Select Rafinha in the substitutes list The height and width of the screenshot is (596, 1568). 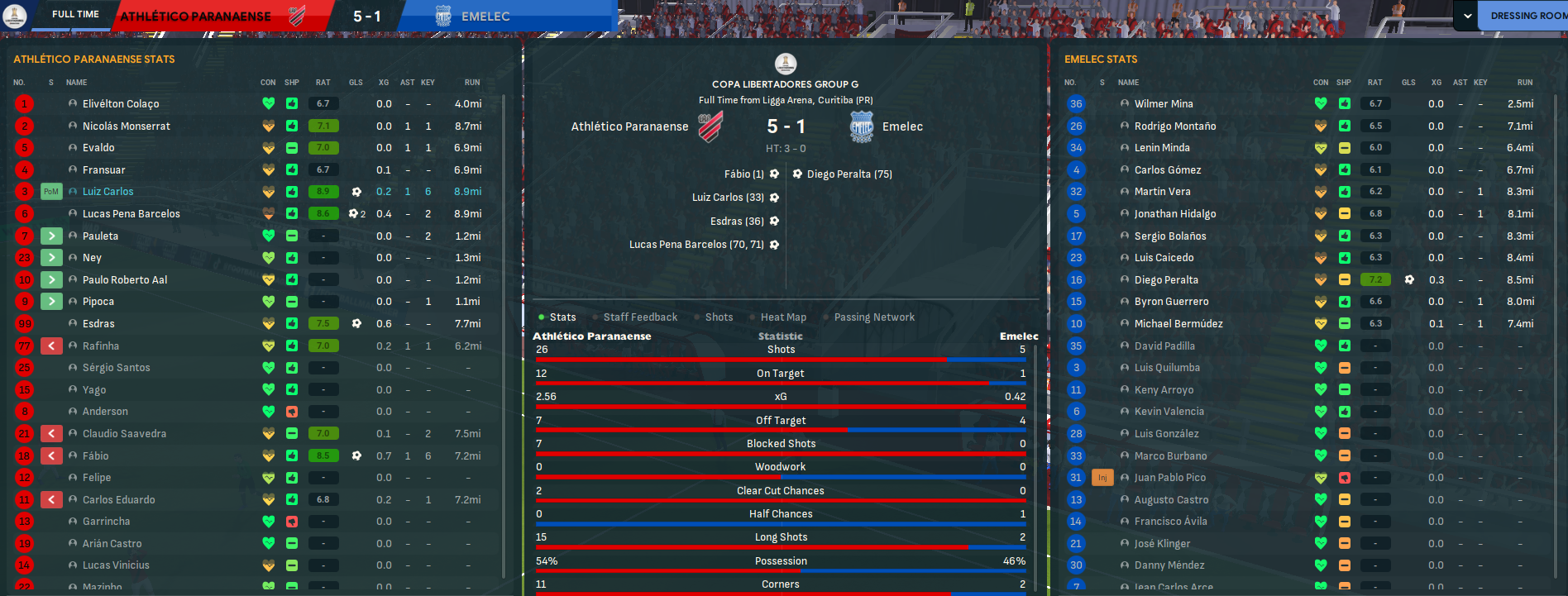[101, 346]
